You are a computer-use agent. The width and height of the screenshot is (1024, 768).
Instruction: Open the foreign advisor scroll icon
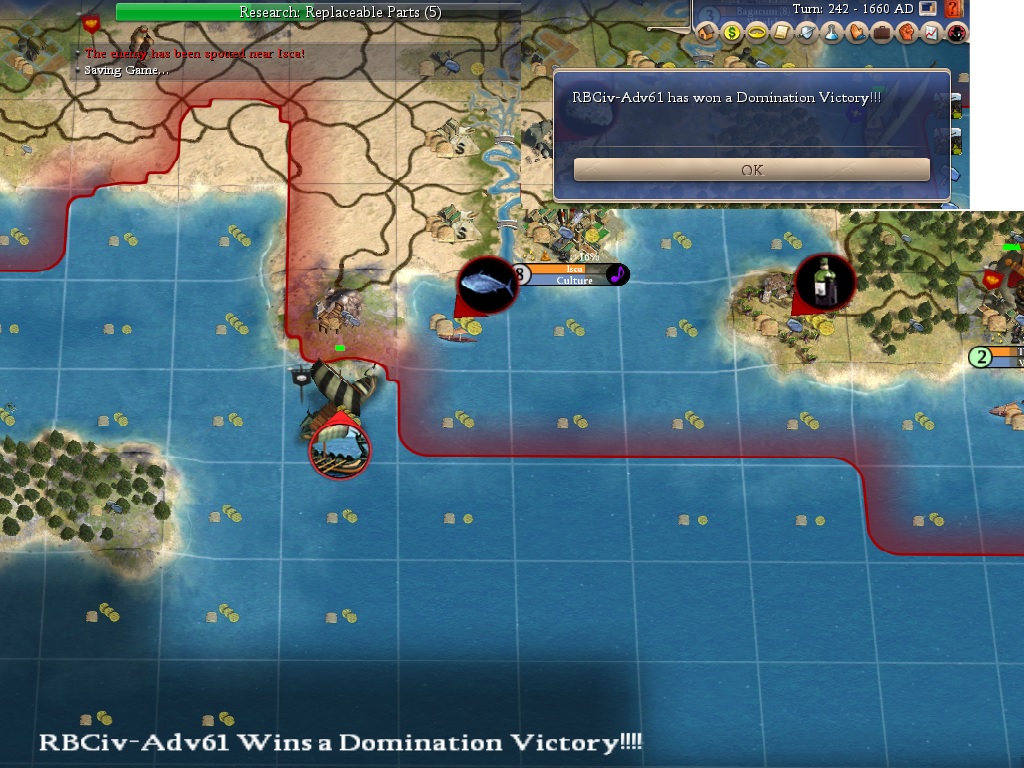(x=782, y=33)
